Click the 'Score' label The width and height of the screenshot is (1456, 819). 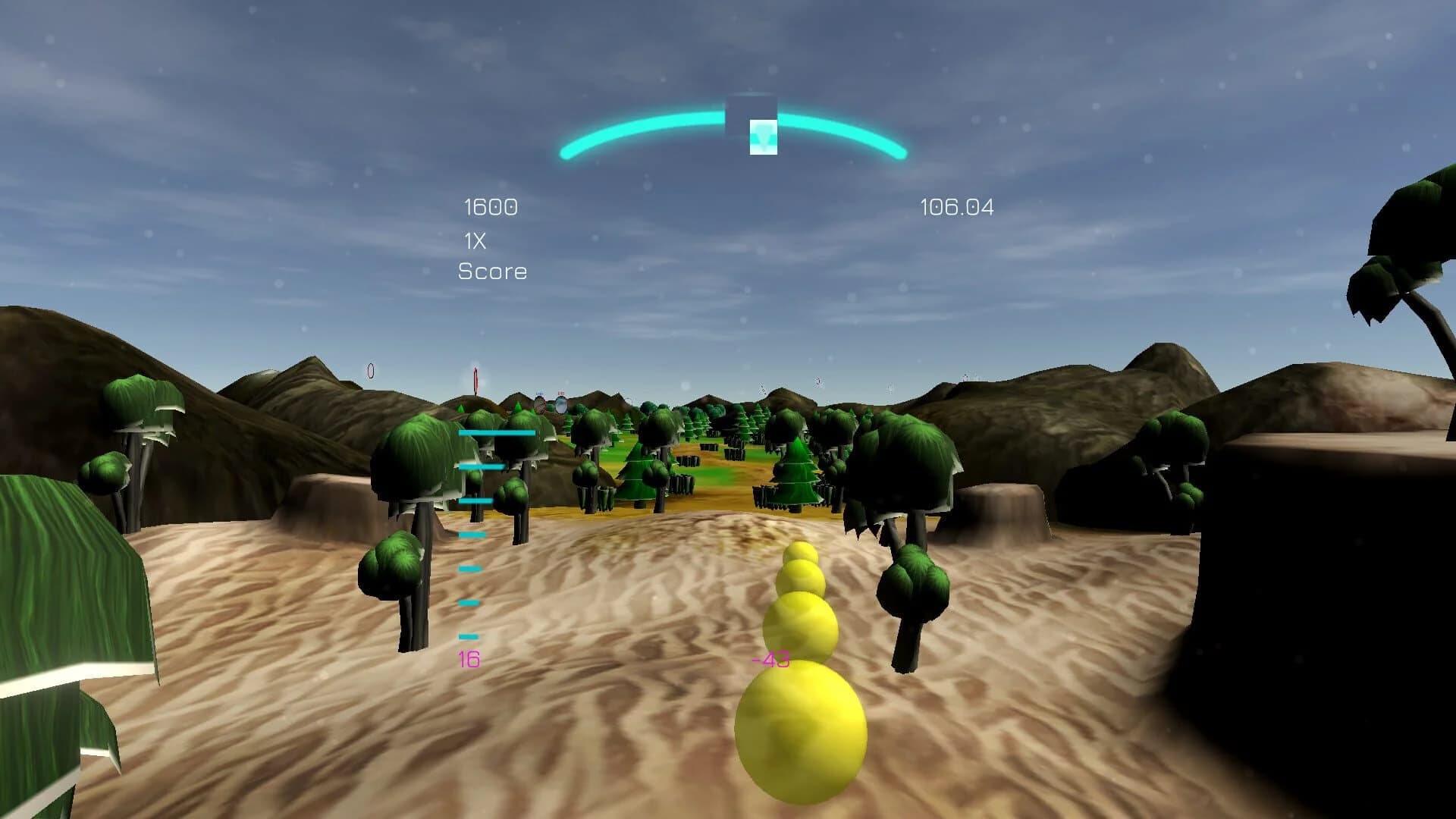491,271
